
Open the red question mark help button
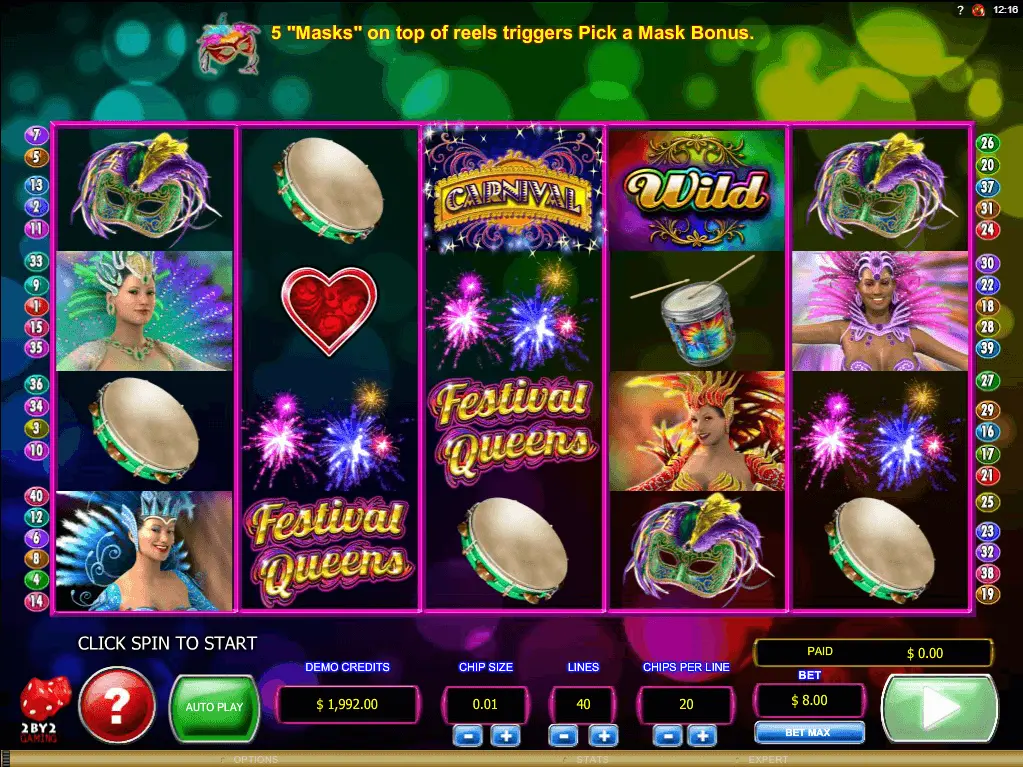point(117,706)
